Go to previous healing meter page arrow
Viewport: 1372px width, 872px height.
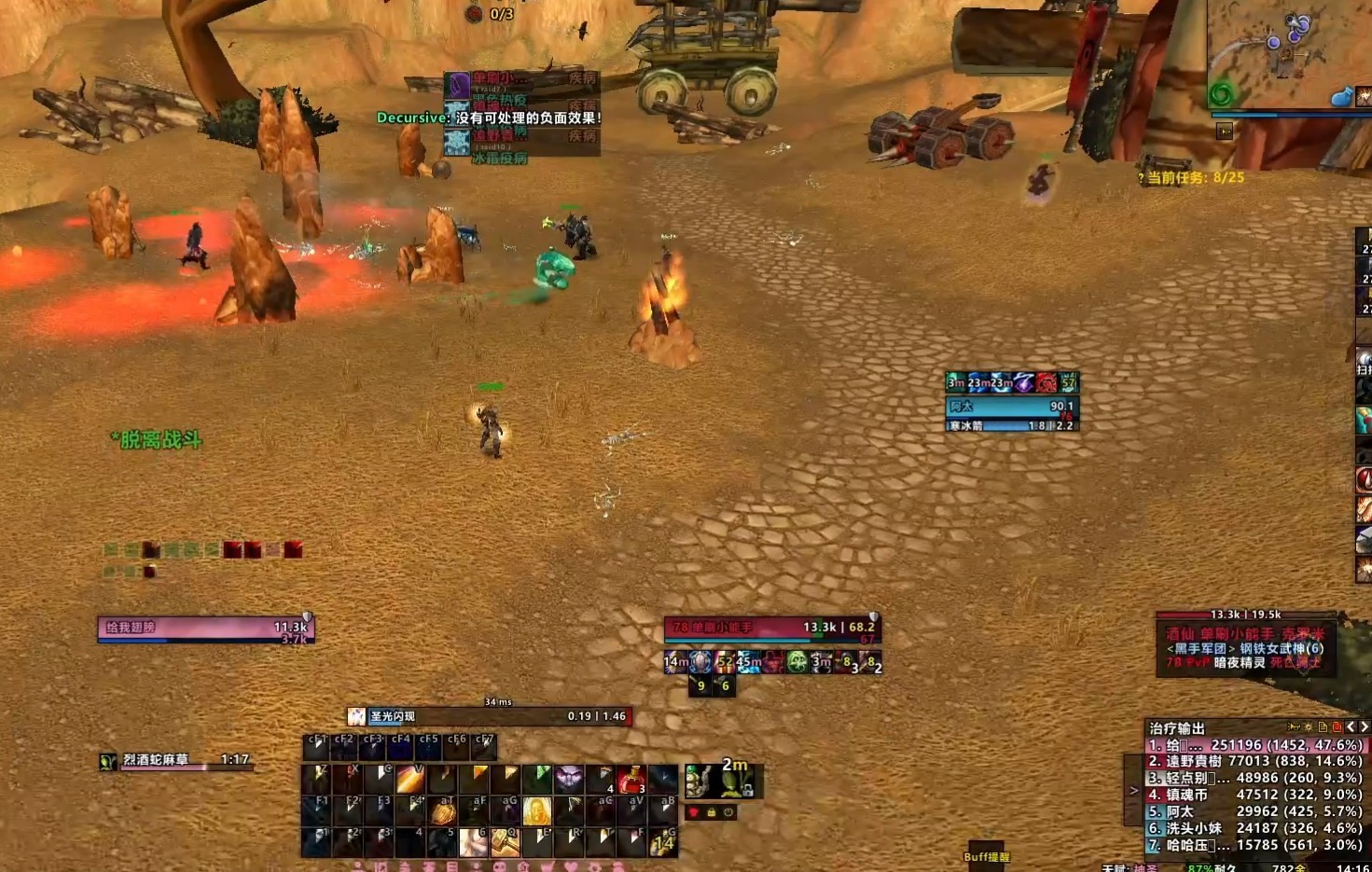coord(1351,727)
